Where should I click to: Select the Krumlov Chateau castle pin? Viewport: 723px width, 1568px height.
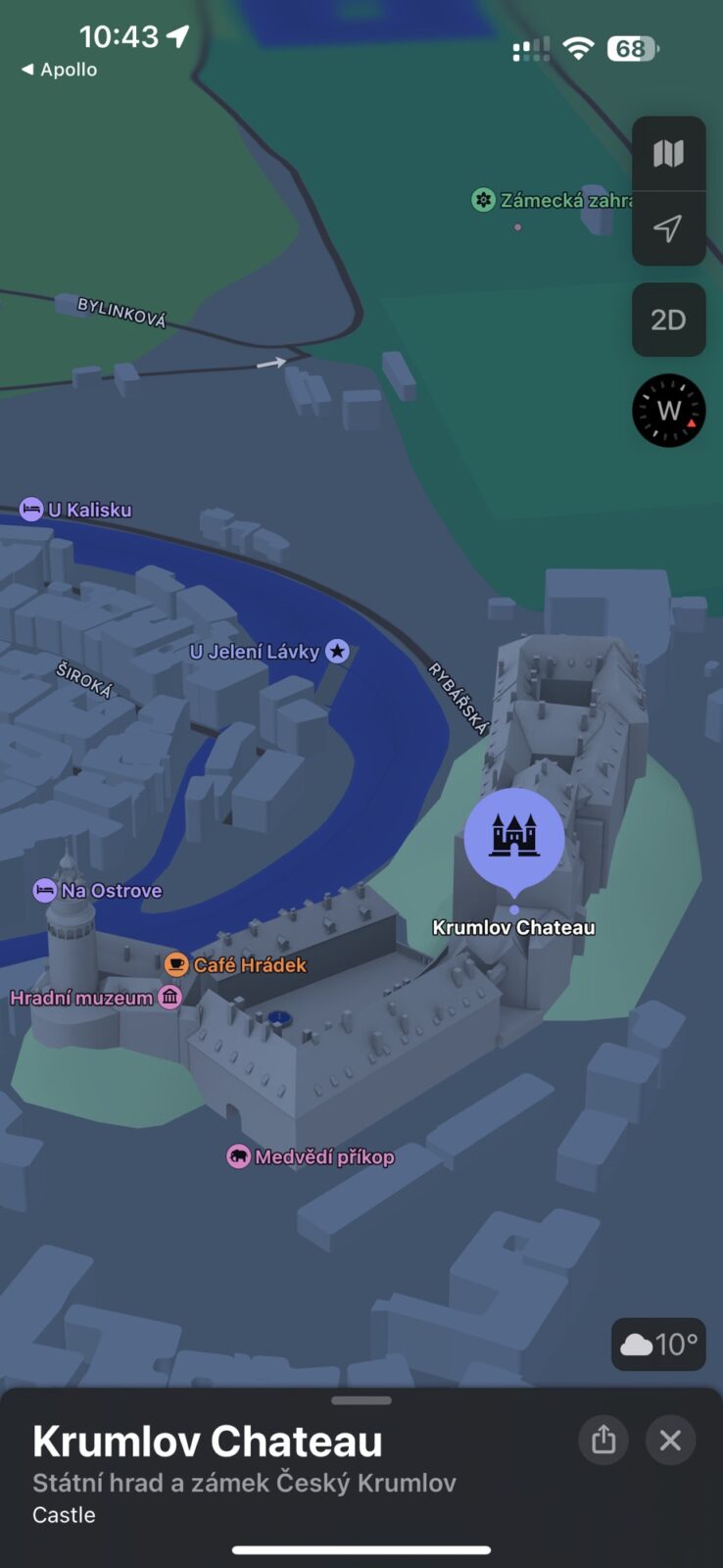(513, 837)
